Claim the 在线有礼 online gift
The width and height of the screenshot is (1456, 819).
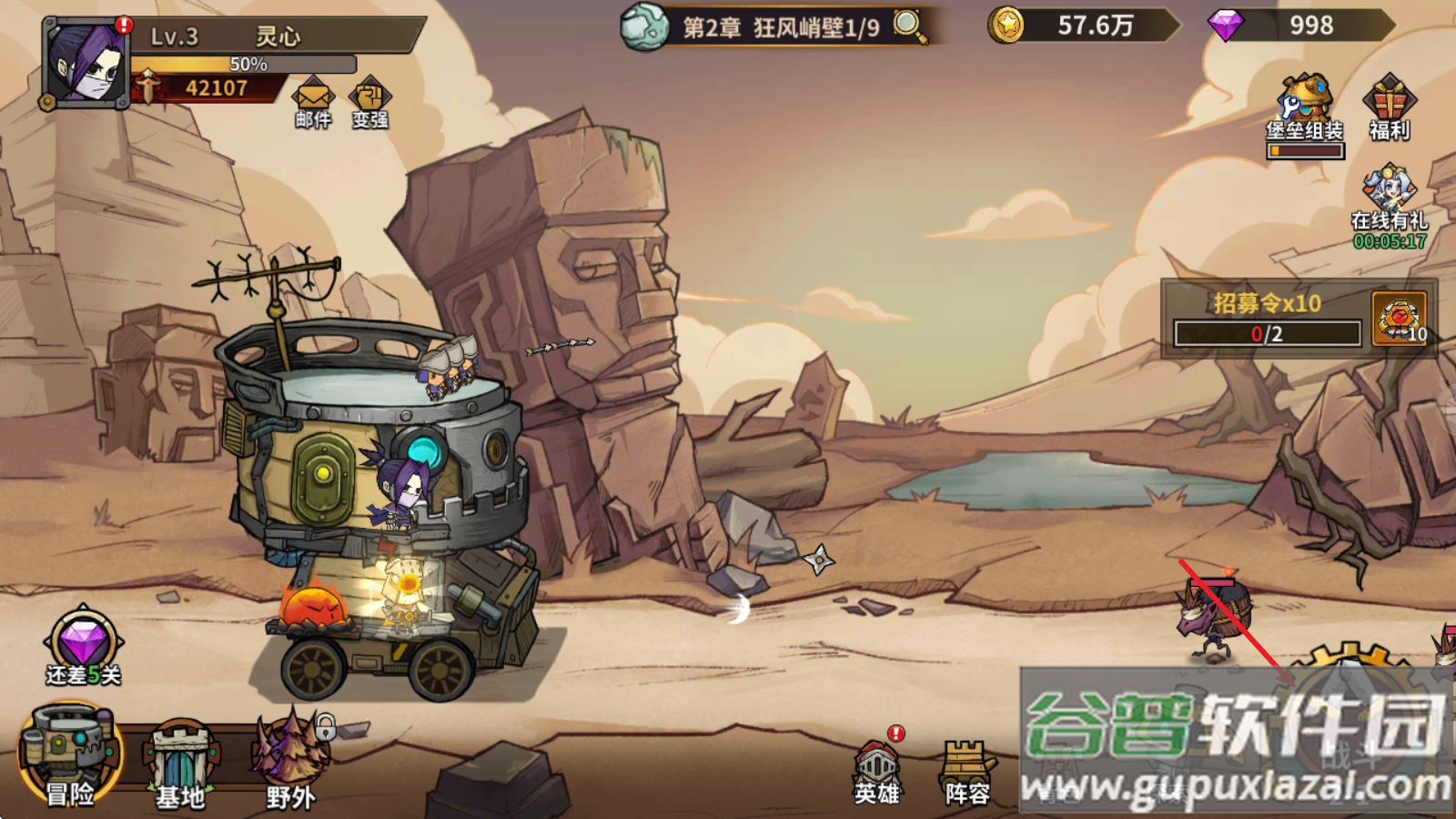[1389, 205]
